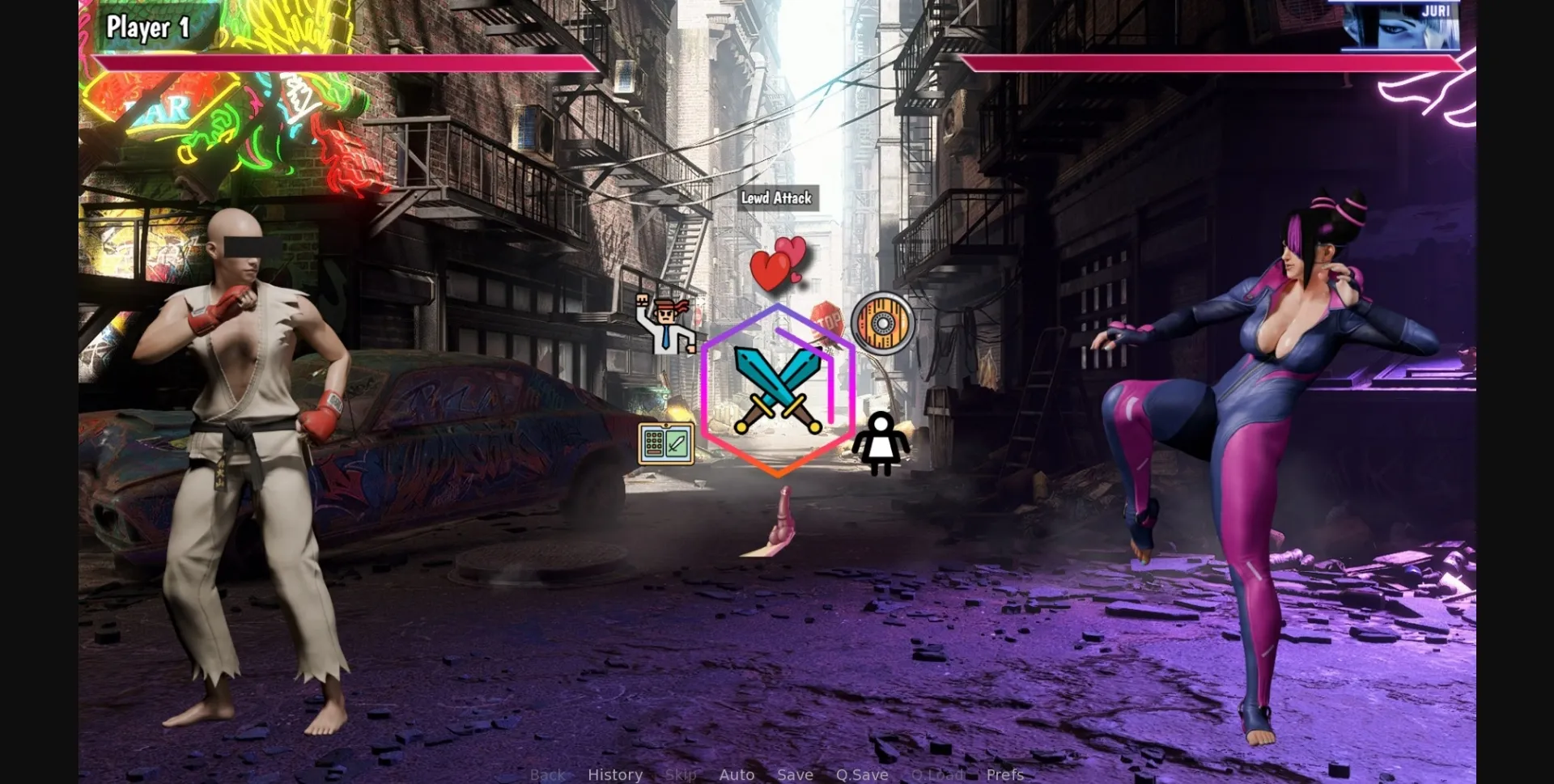Toggle Skip mode

point(680,774)
